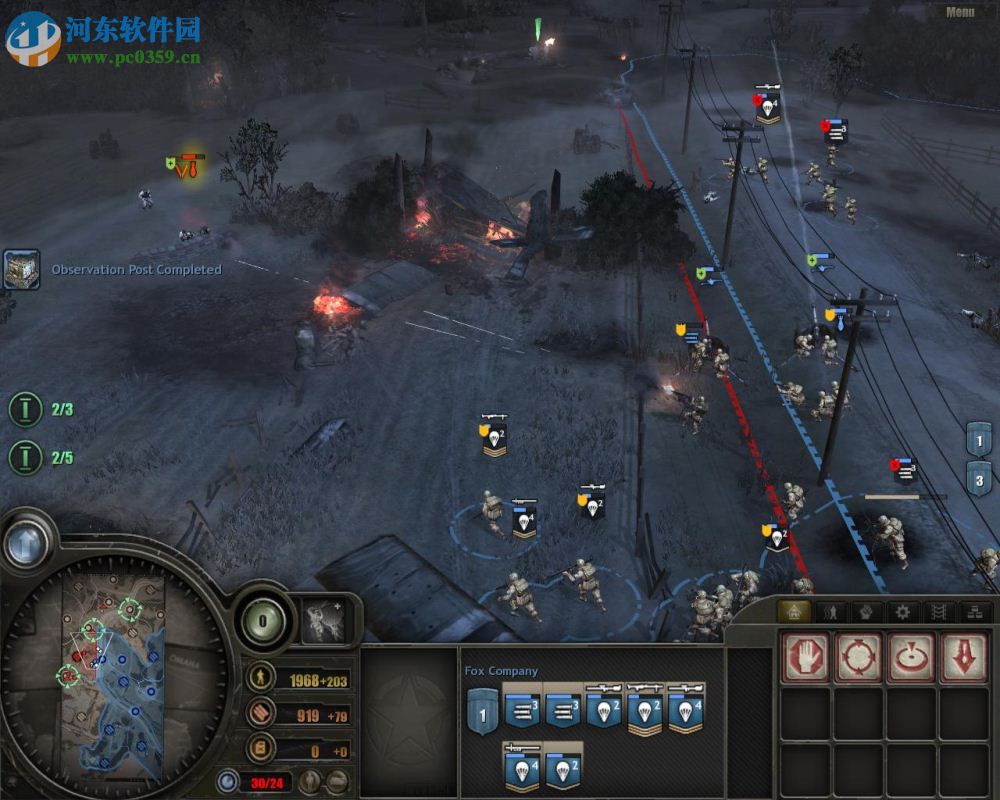Select the 2/5 objective tracker icon
Viewport: 1000px width, 800px height.
click(x=25, y=458)
